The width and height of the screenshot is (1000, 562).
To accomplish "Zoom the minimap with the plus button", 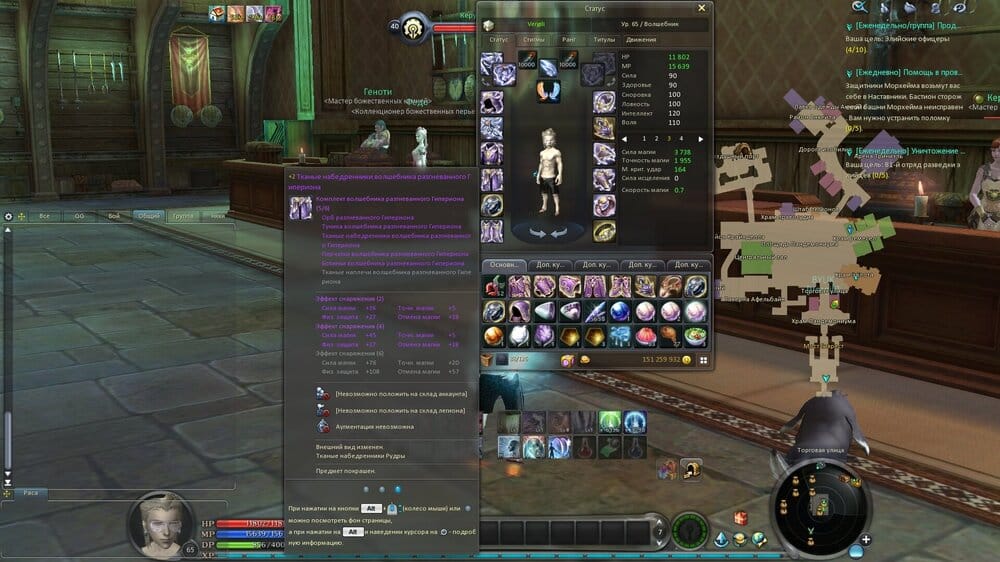I will coord(865,540).
